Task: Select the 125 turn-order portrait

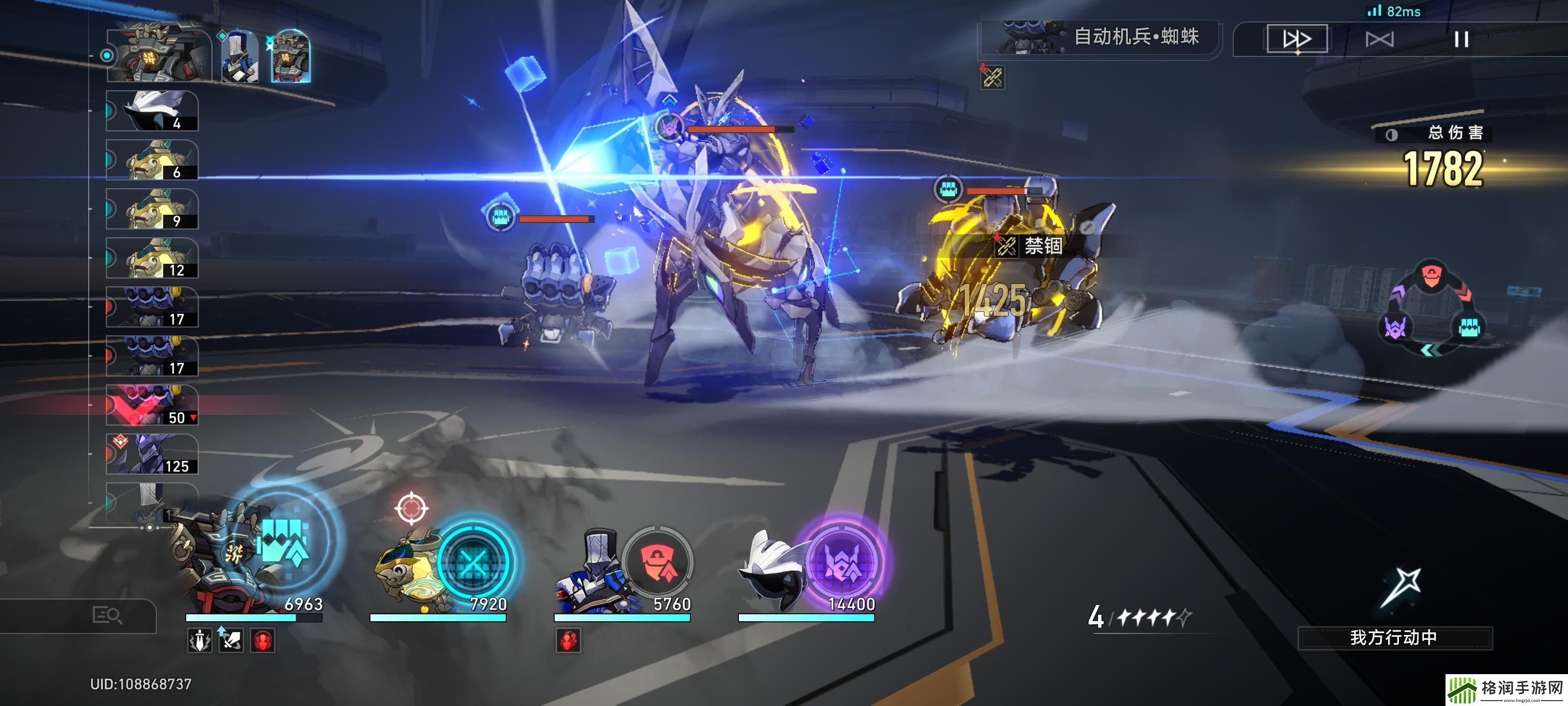Action: pos(152,454)
